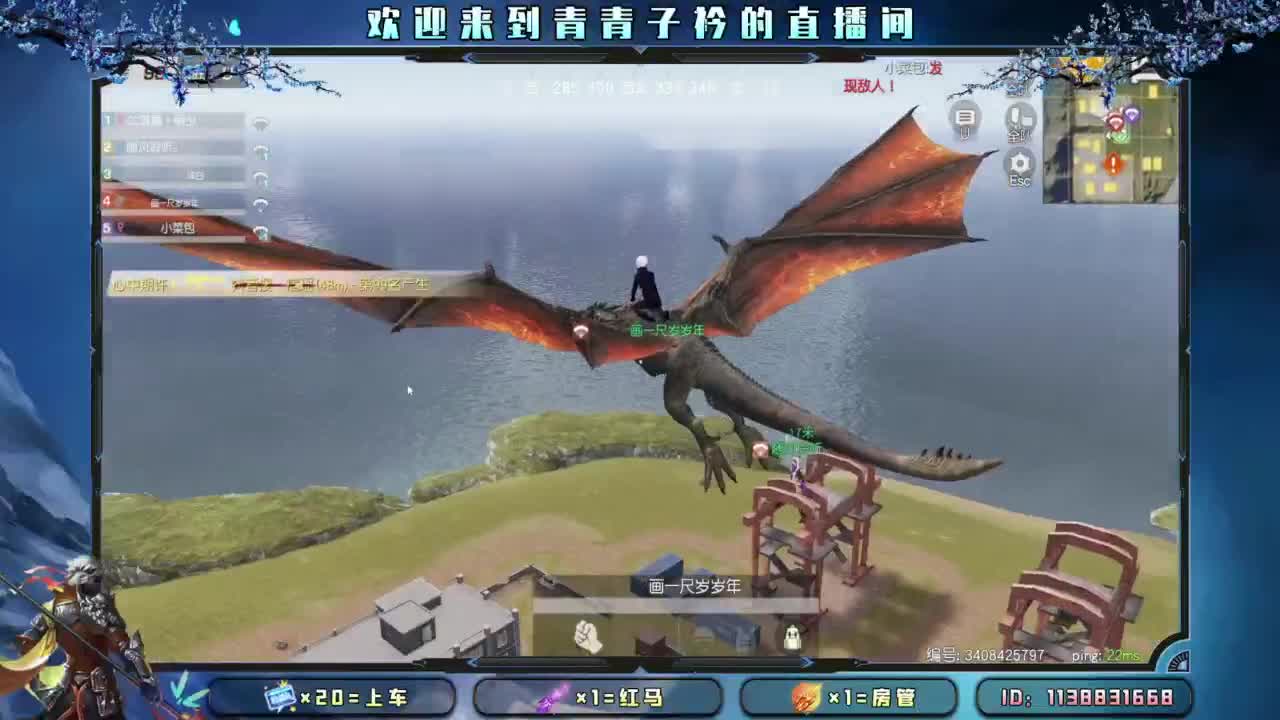
Task: Click the green checkmark marker on the minimap
Action: 1121,138
